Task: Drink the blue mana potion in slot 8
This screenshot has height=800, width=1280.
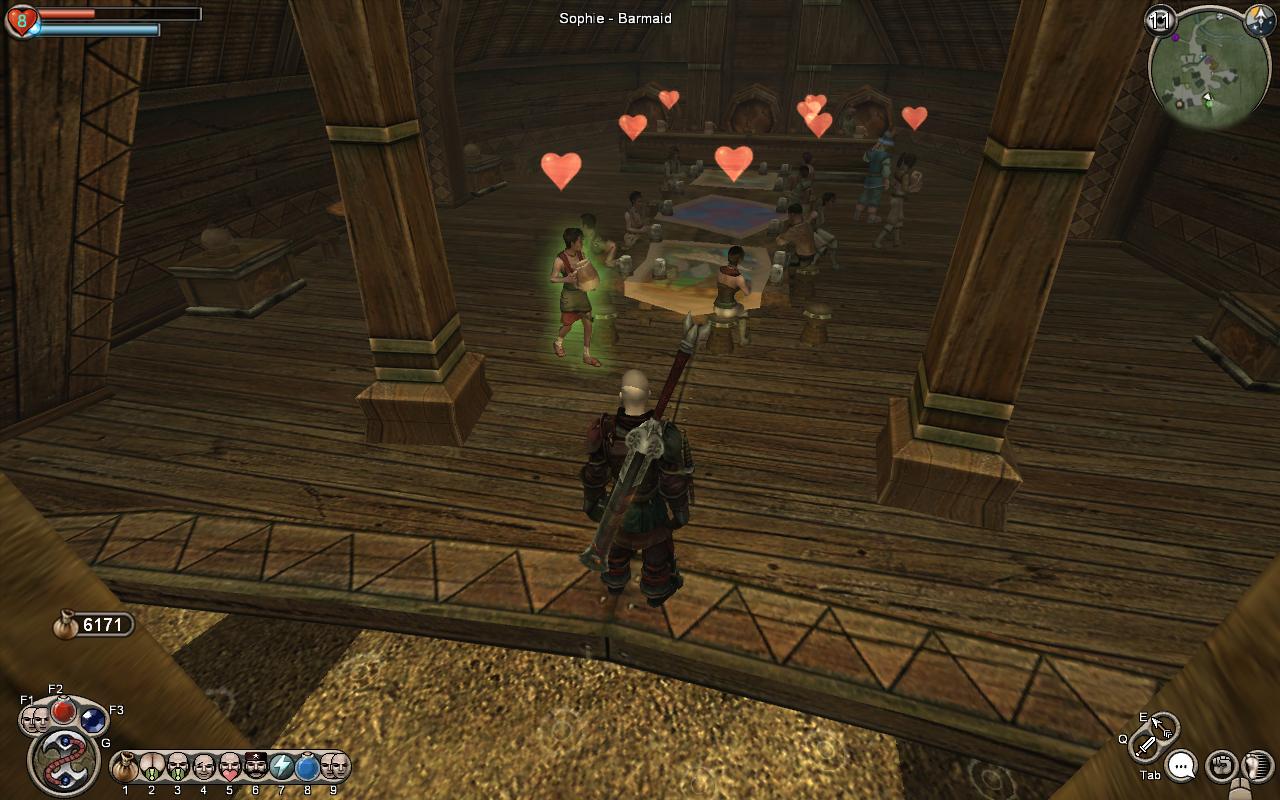Action: pyautogui.click(x=307, y=767)
